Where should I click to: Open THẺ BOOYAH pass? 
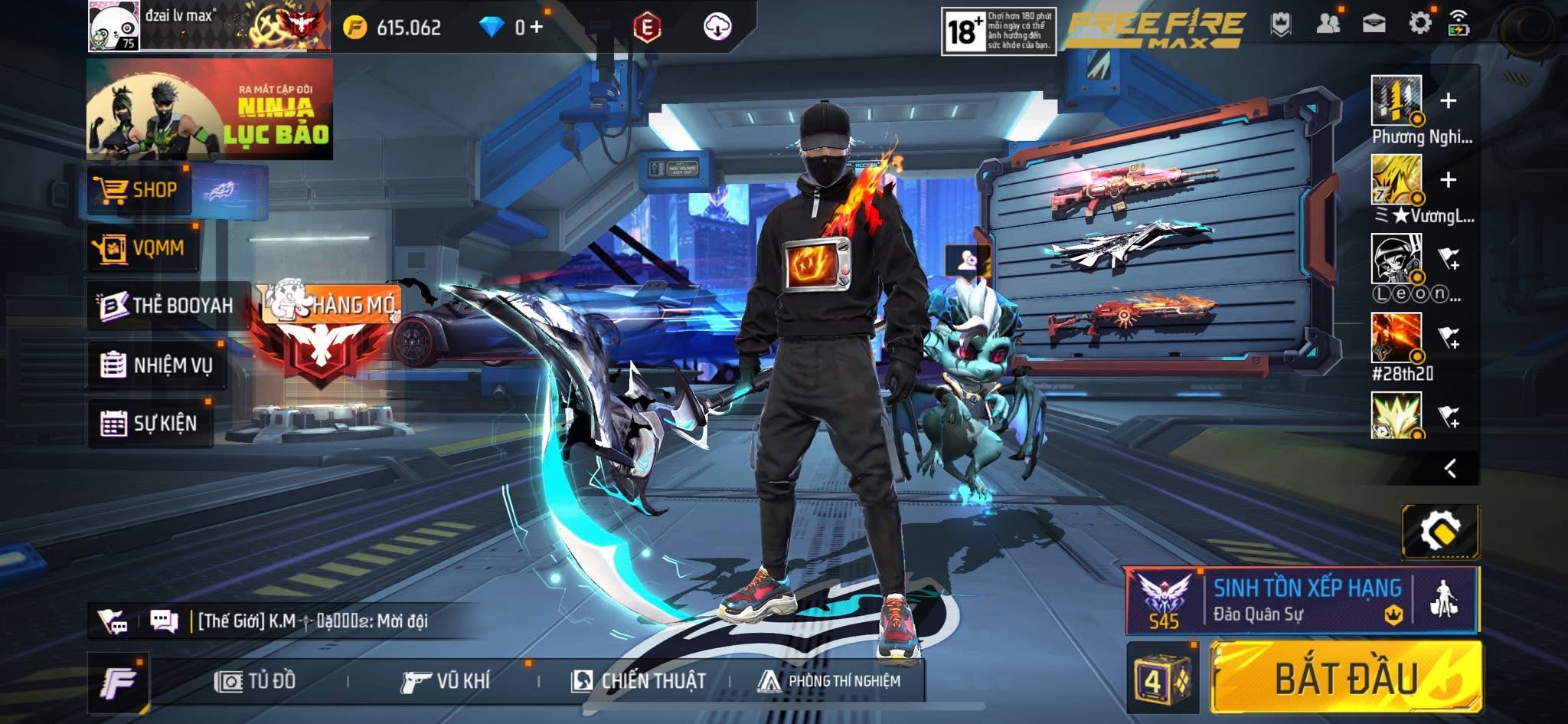point(167,305)
